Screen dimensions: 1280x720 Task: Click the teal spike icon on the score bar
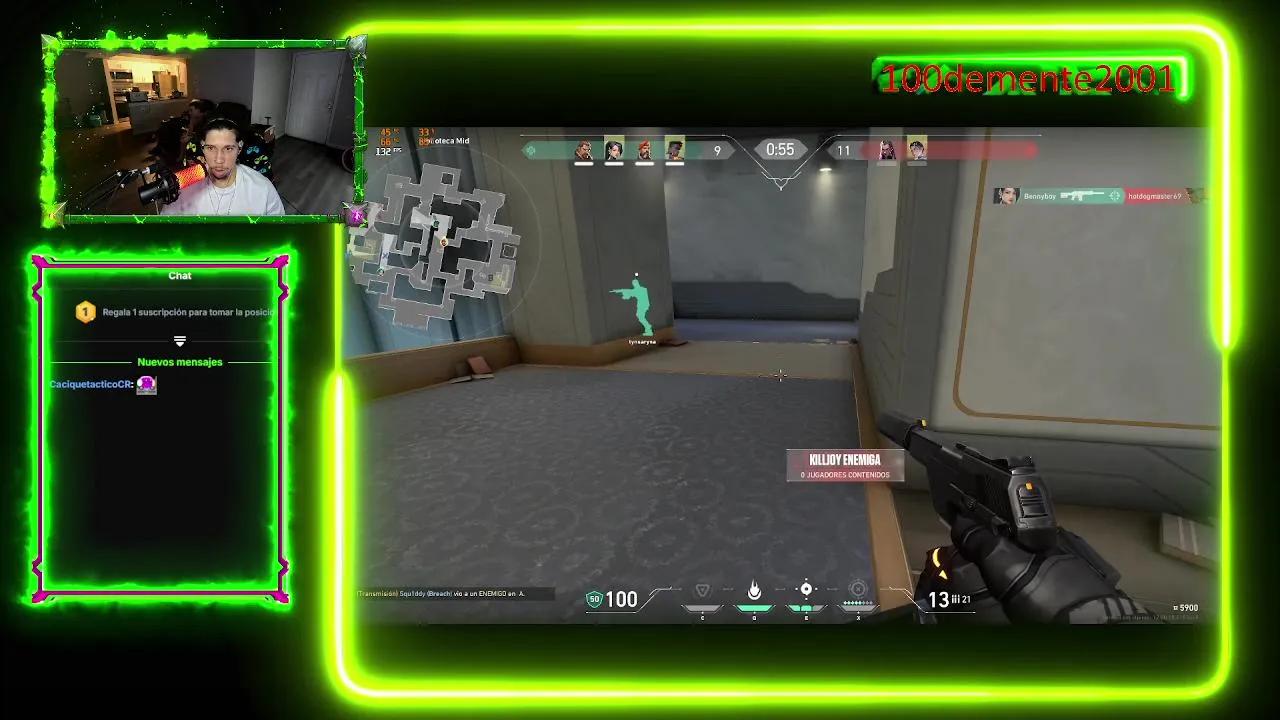[529, 150]
